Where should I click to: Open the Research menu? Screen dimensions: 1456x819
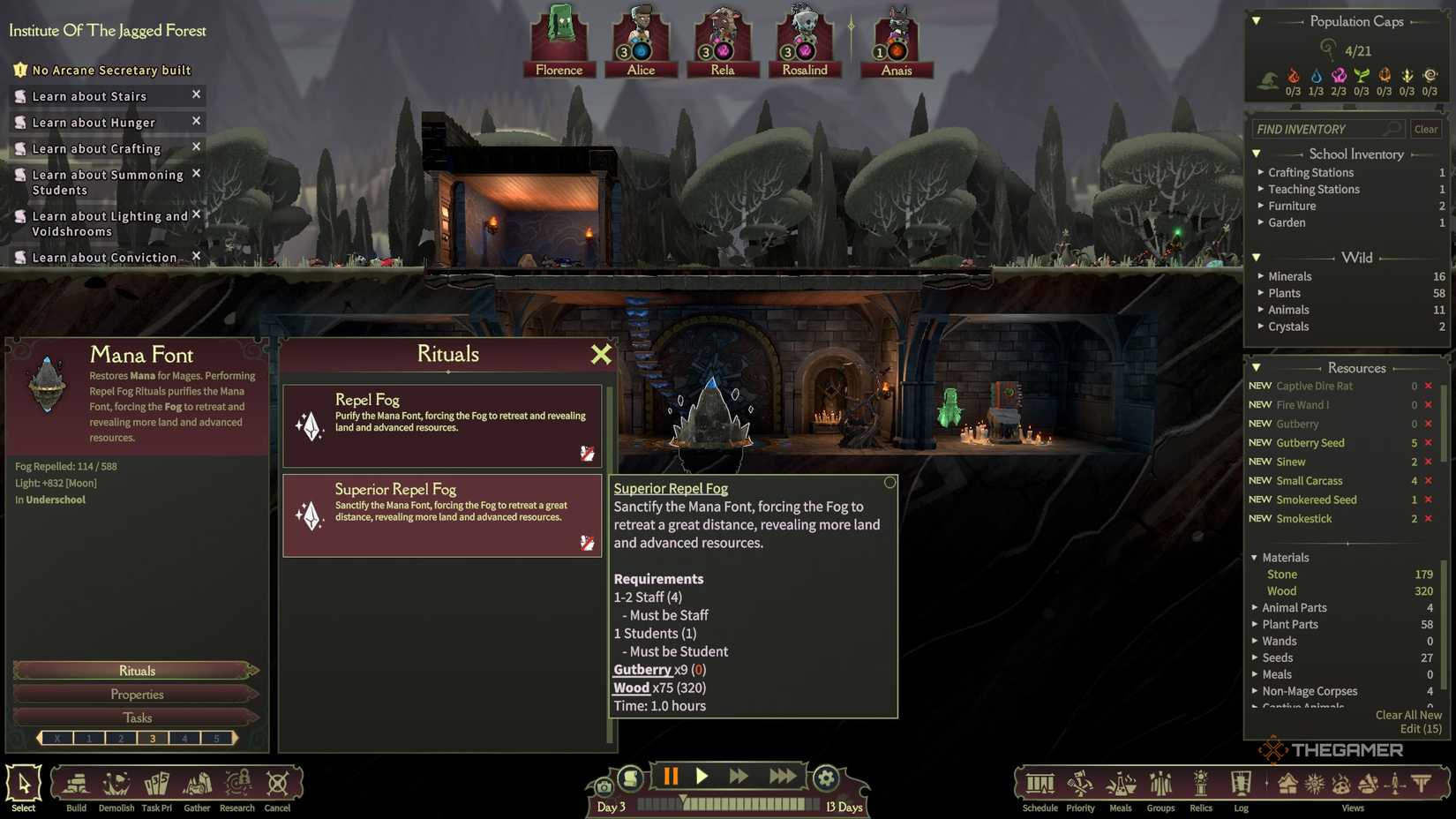tap(236, 787)
